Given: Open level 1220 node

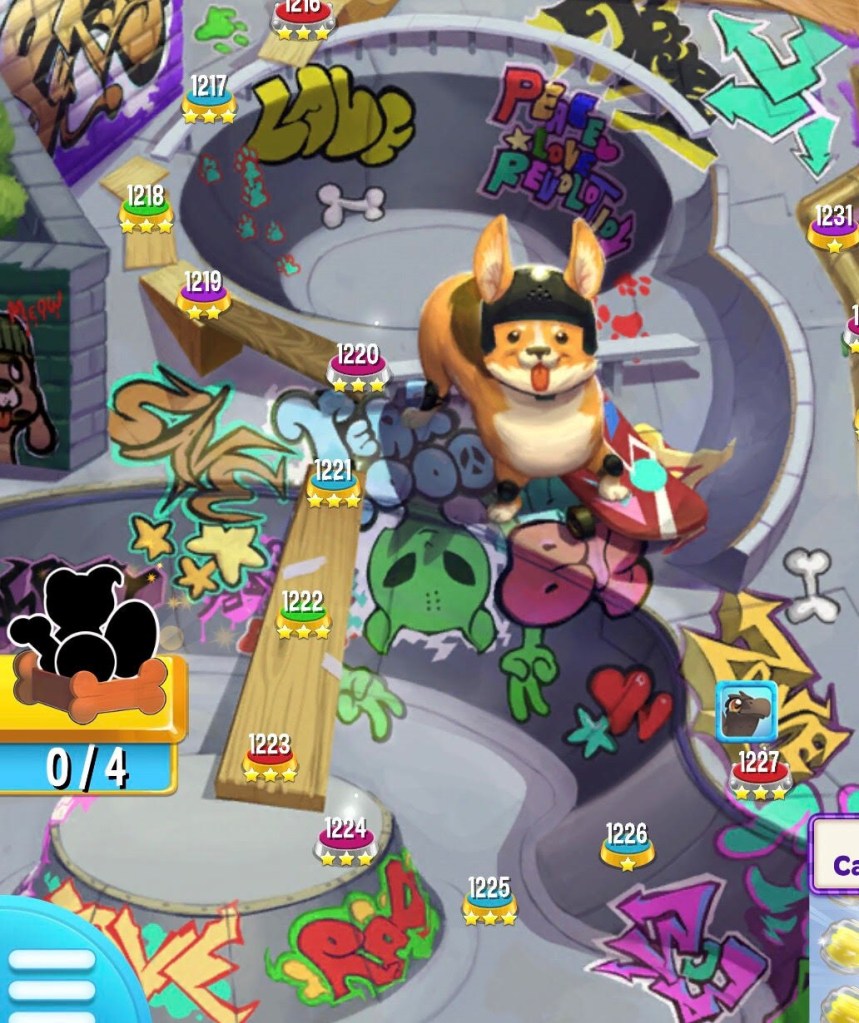Looking at the screenshot, I should pos(357,368).
